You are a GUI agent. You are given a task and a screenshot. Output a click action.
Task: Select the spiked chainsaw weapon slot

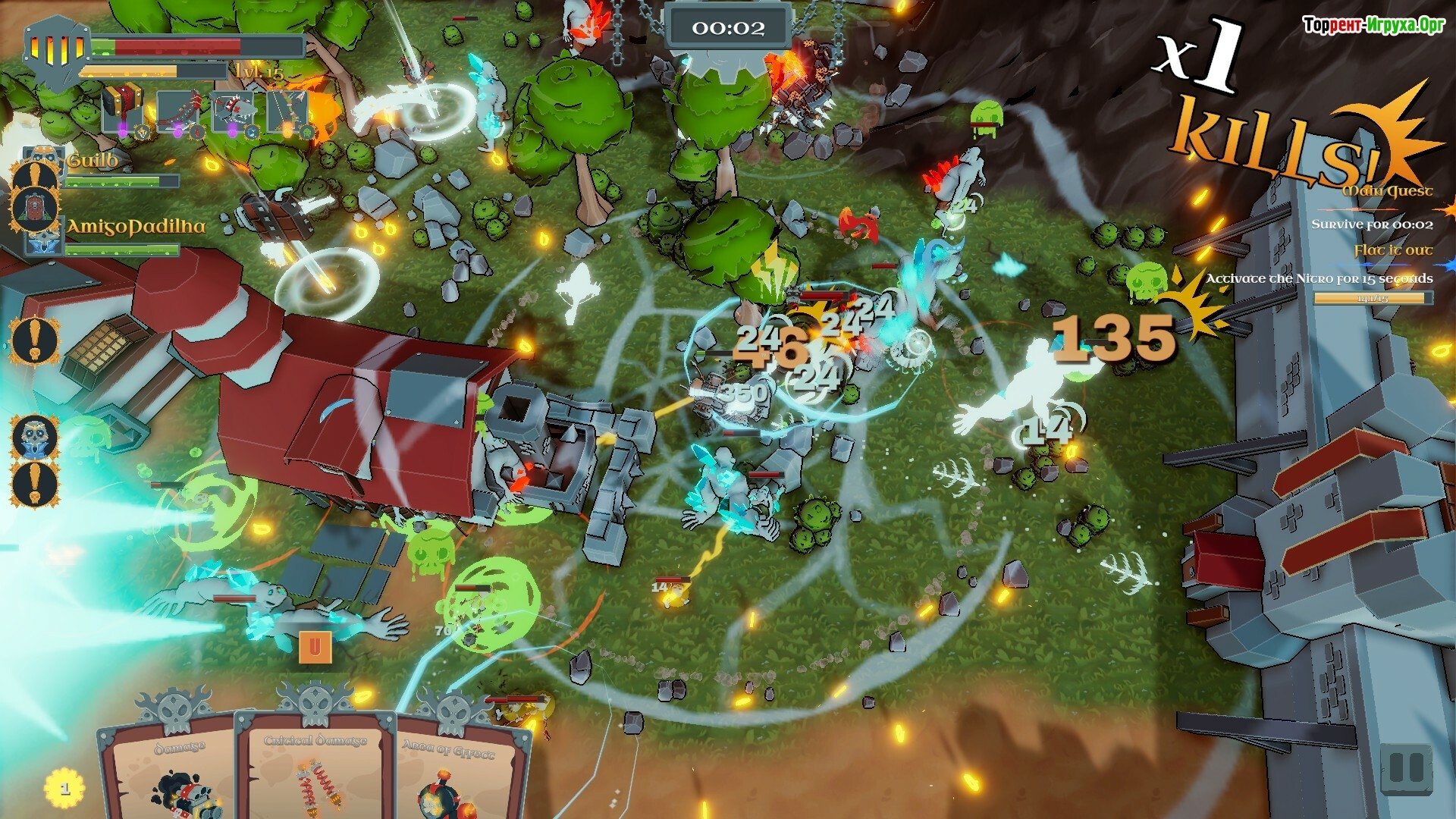[234, 110]
